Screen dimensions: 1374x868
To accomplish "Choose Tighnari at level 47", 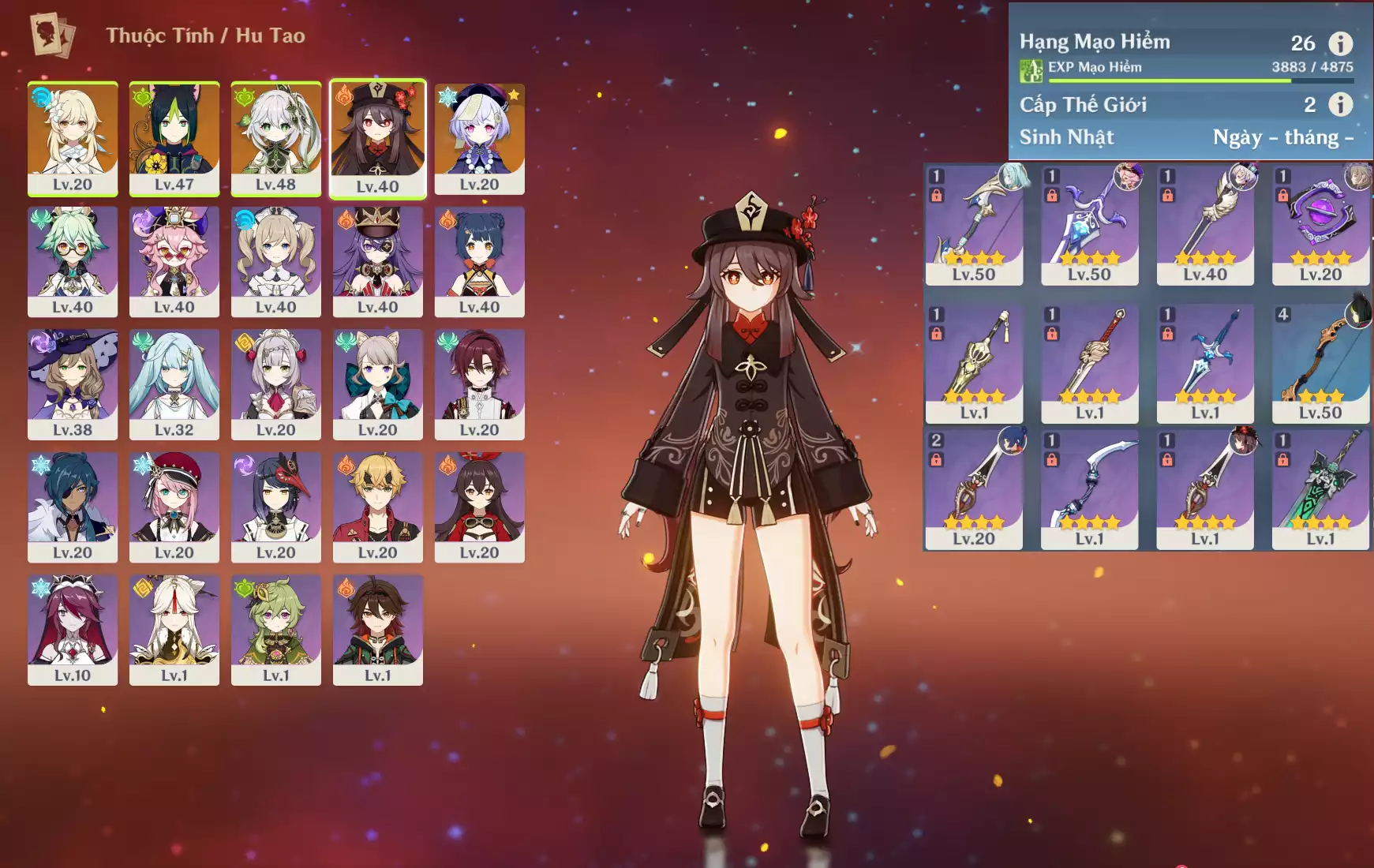I will click(174, 138).
